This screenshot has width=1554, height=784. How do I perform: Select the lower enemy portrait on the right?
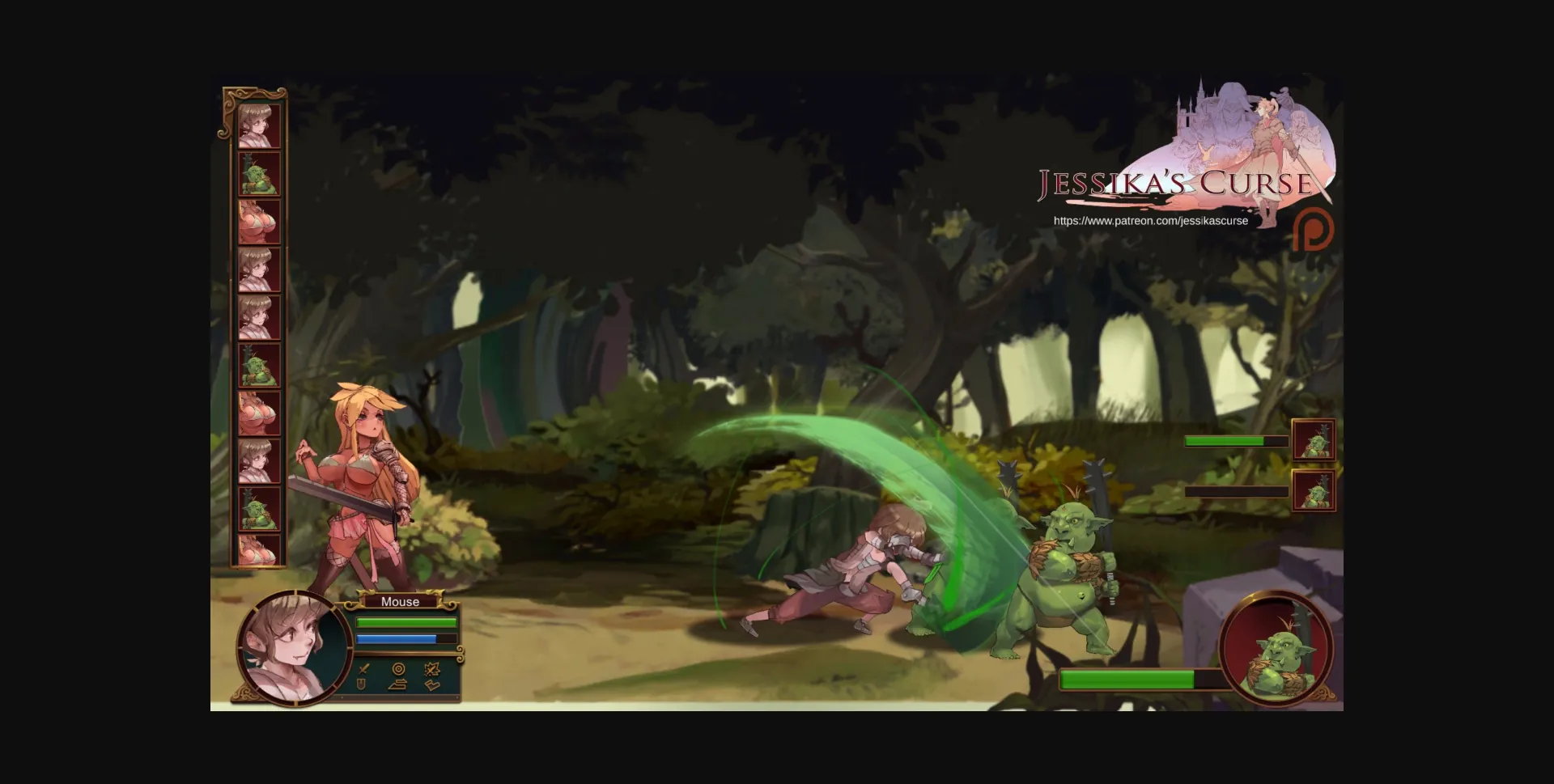point(1315,491)
